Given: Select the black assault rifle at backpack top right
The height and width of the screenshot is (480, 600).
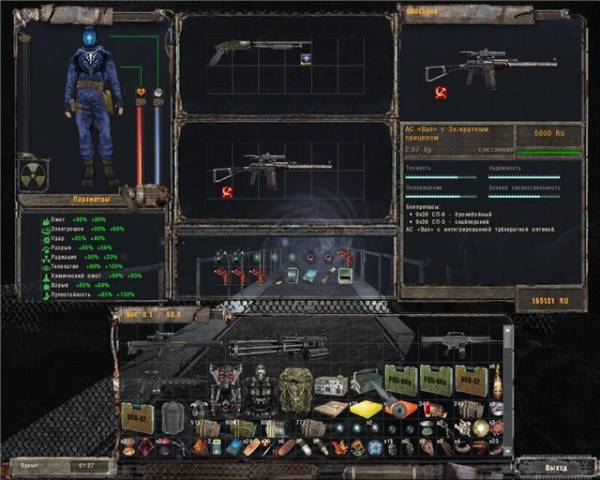Looking at the screenshot, I should point(454,344).
